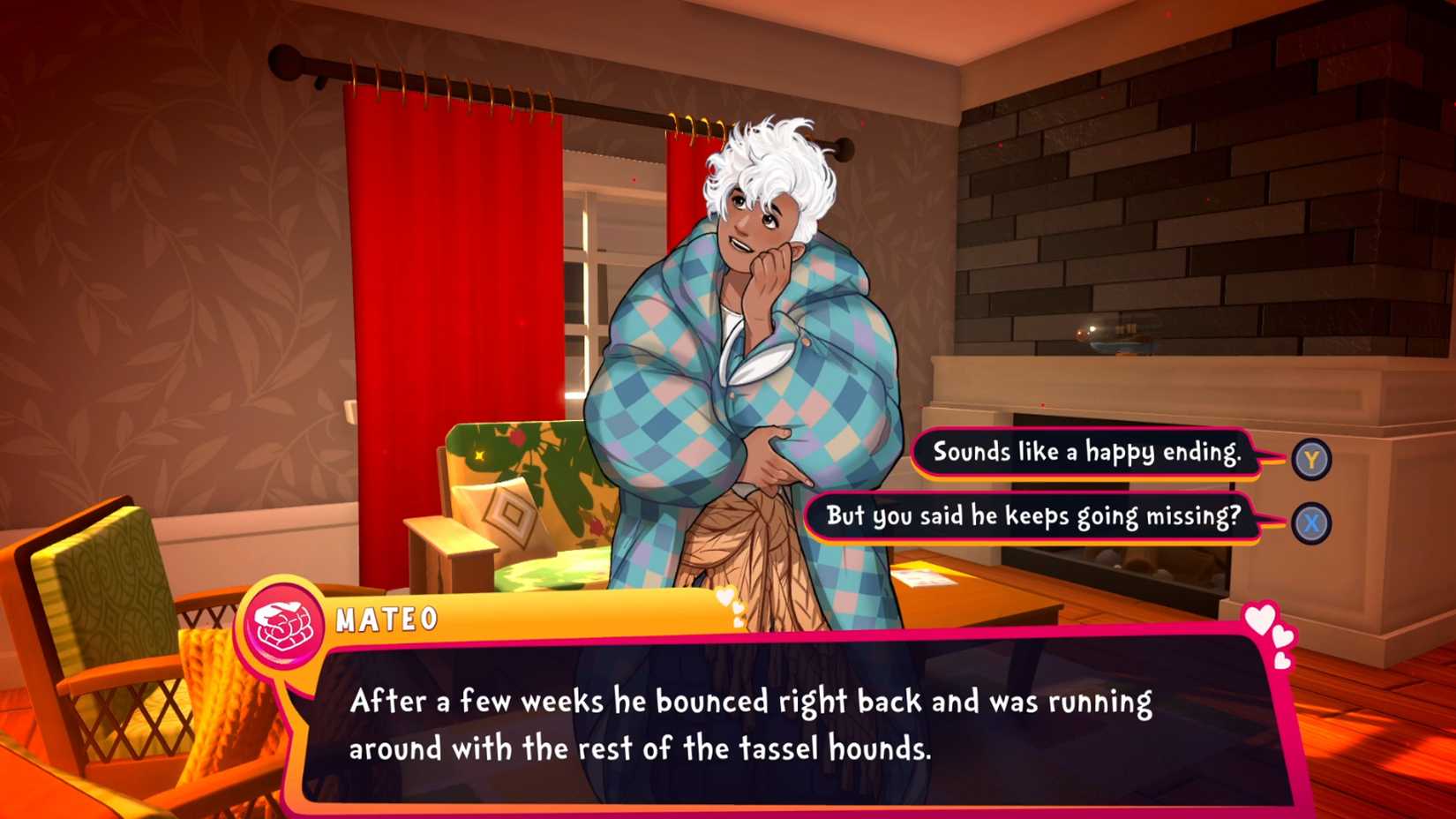
Task: Click the smallest heart in the heart cluster
Action: coord(1281,660)
